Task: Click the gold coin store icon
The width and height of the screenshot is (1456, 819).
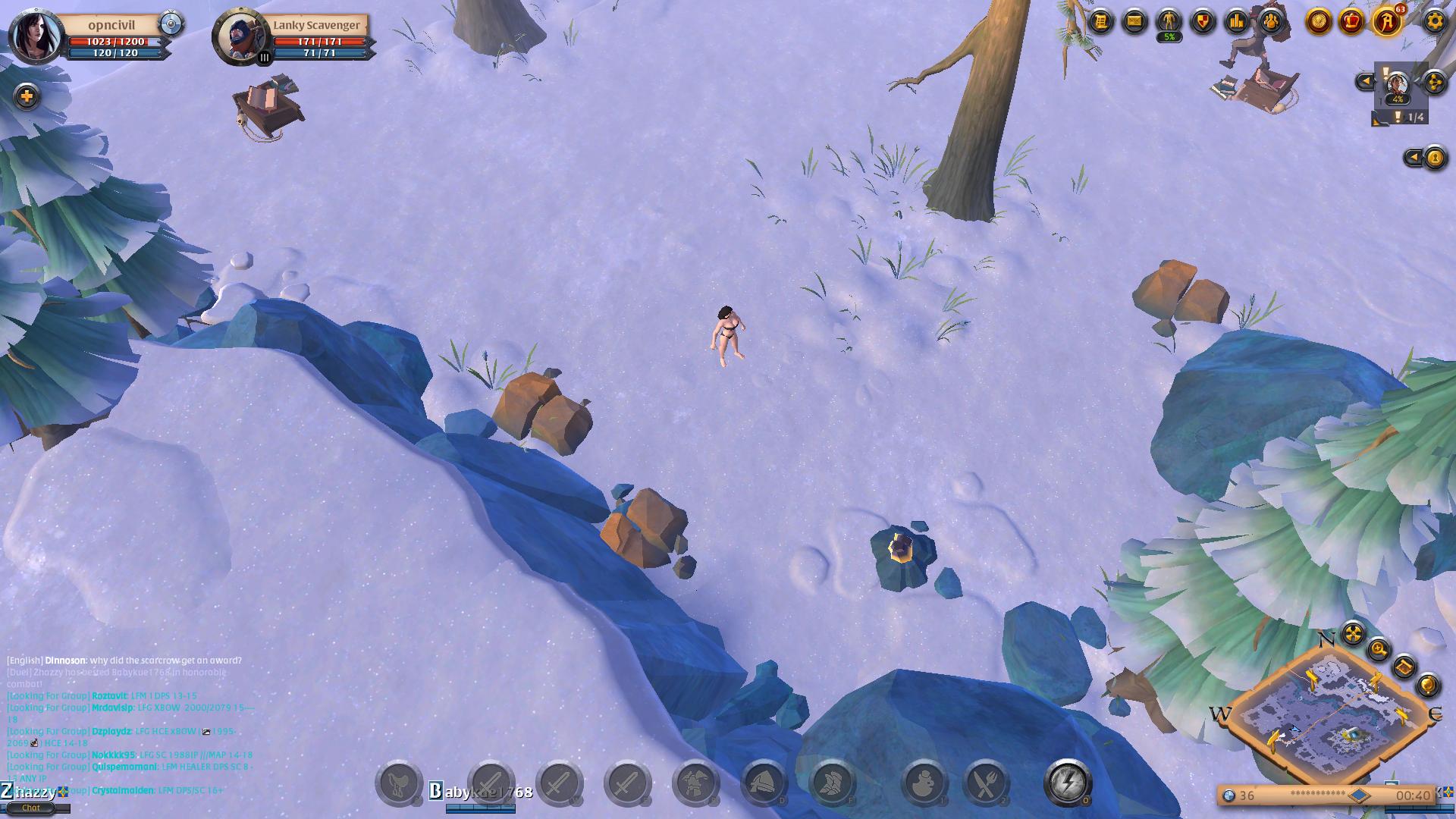Action: click(1319, 22)
